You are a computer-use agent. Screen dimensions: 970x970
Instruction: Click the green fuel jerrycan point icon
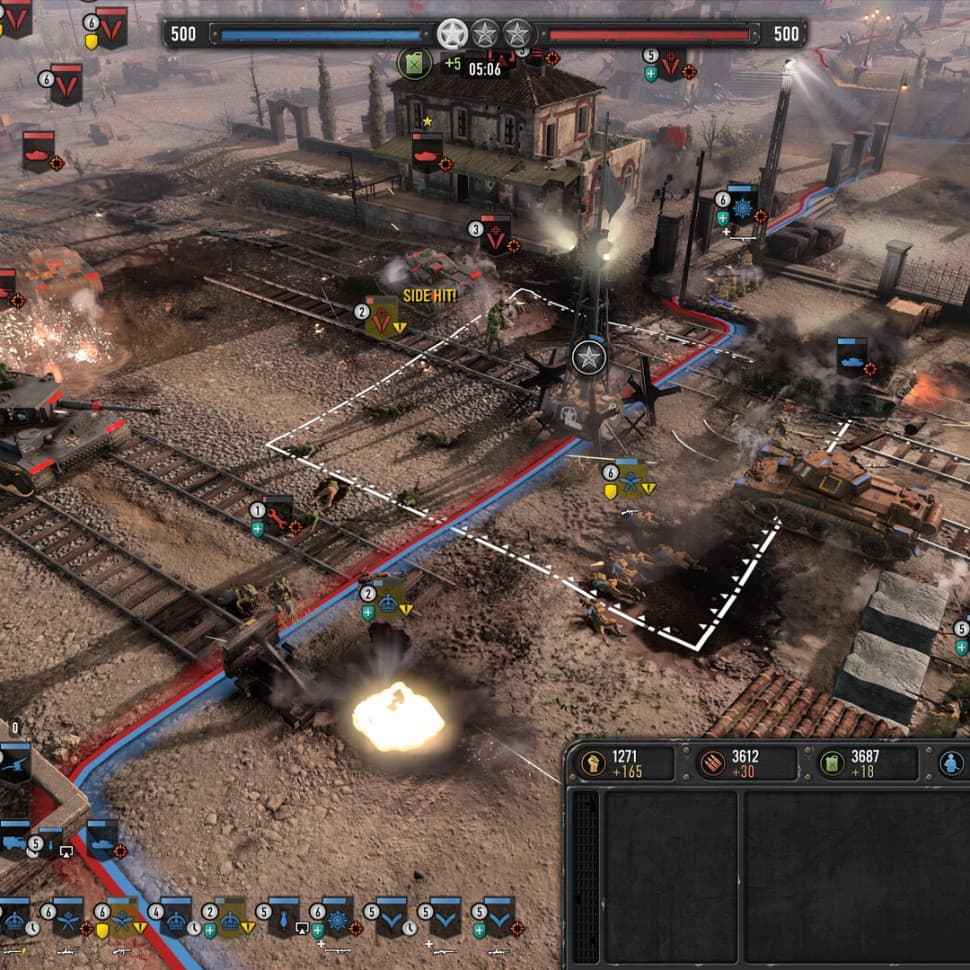pos(414,62)
